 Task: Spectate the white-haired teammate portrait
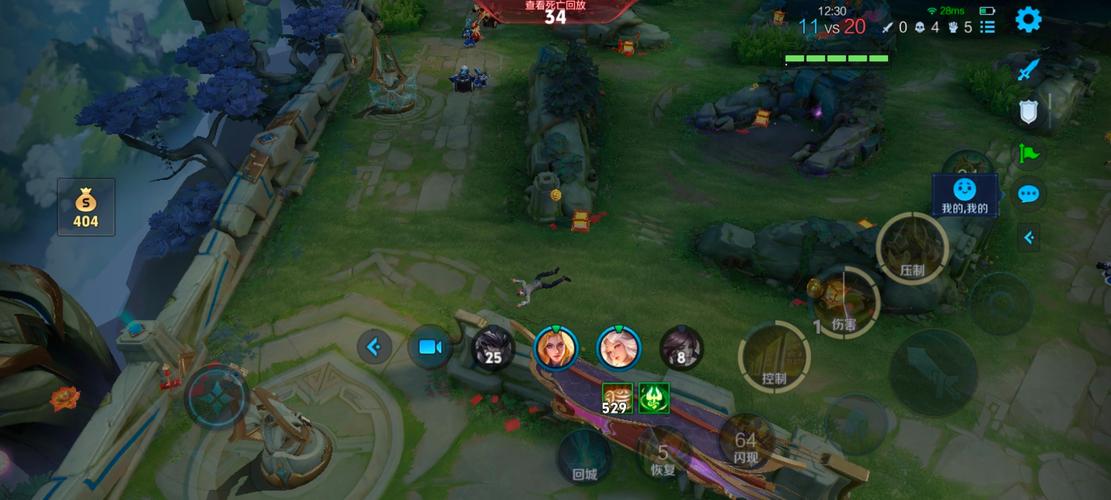point(618,347)
